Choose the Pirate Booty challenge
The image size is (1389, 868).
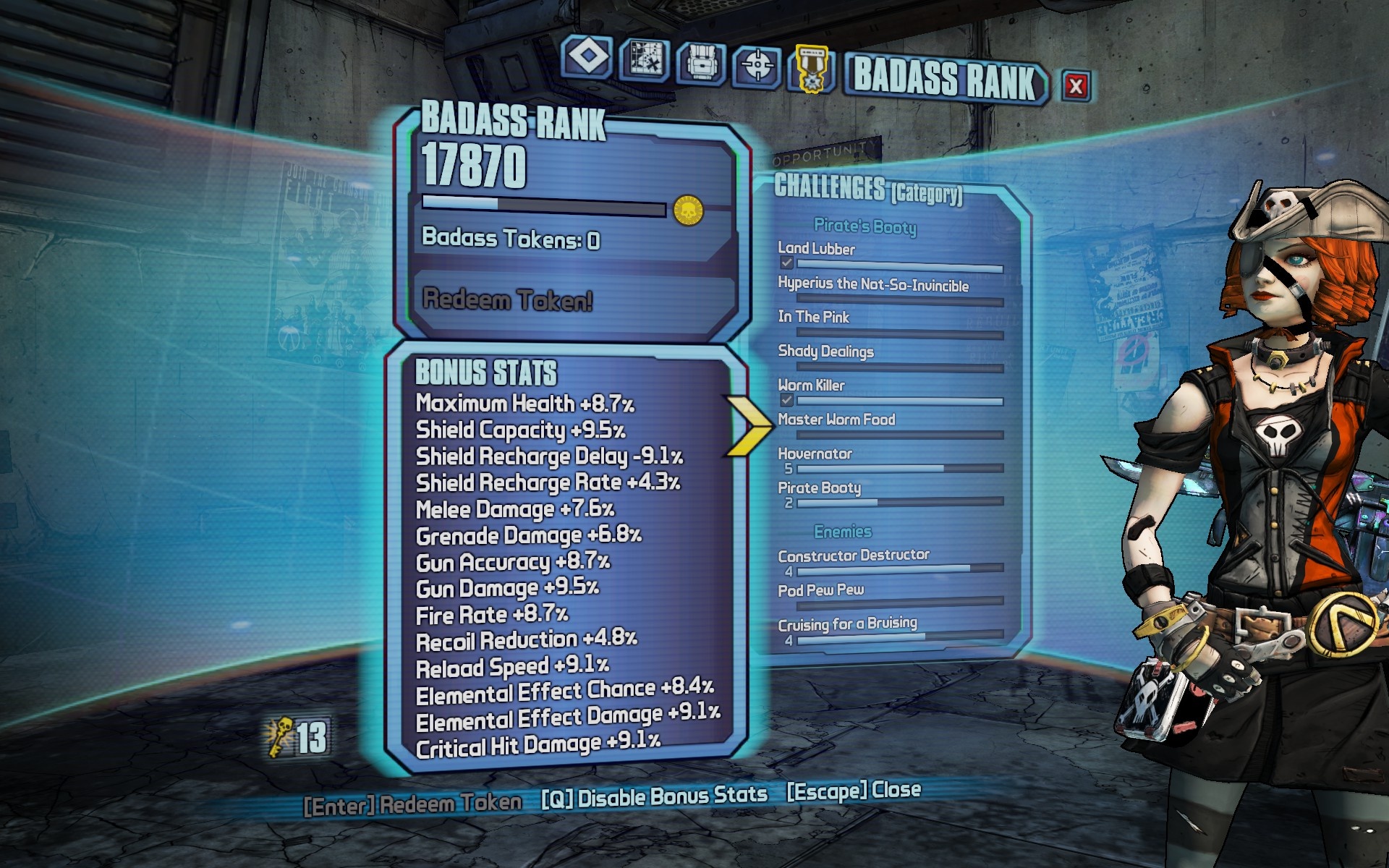point(819,488)
